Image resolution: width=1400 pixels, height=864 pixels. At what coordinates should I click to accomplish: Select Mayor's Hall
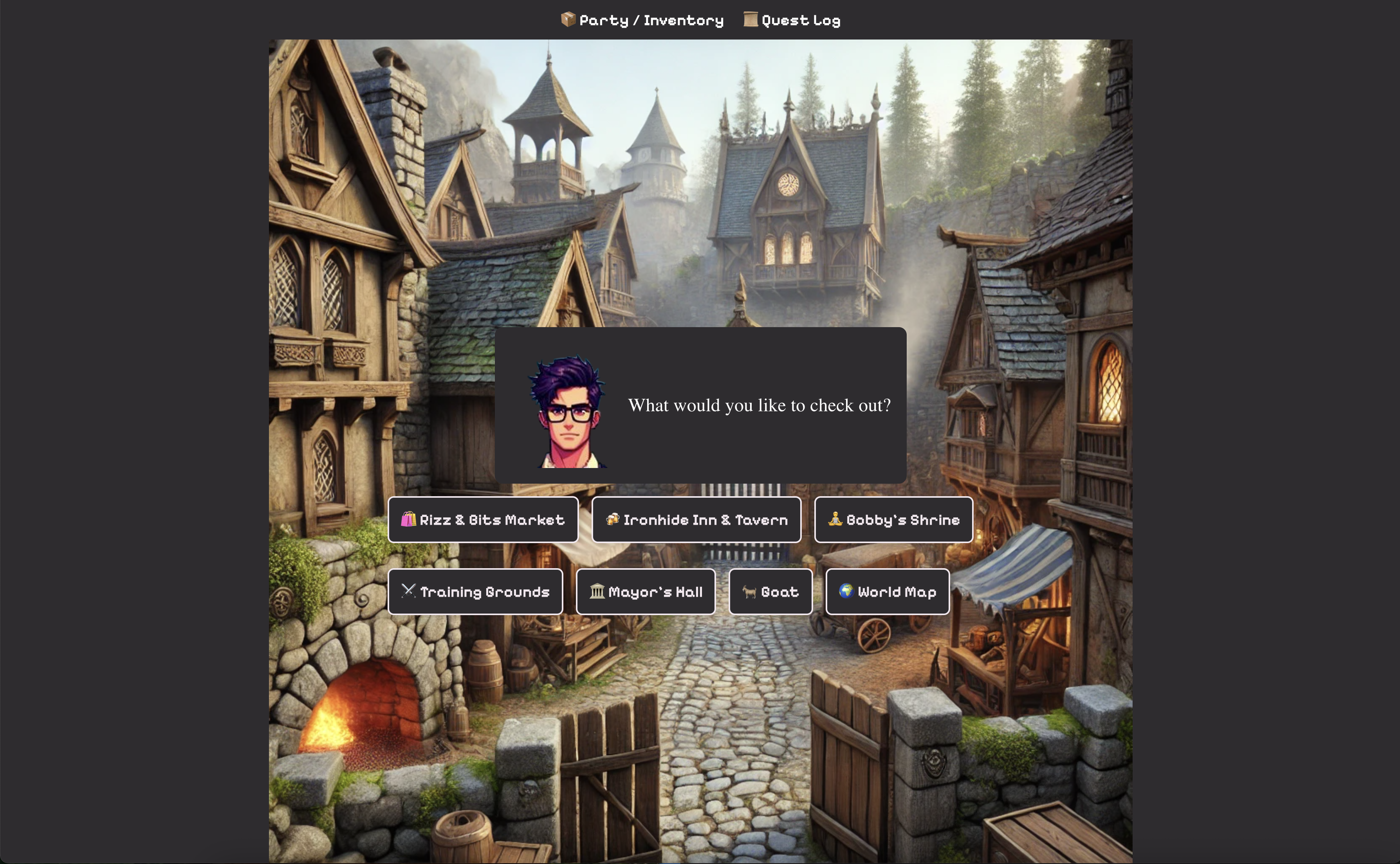point(646,591)
